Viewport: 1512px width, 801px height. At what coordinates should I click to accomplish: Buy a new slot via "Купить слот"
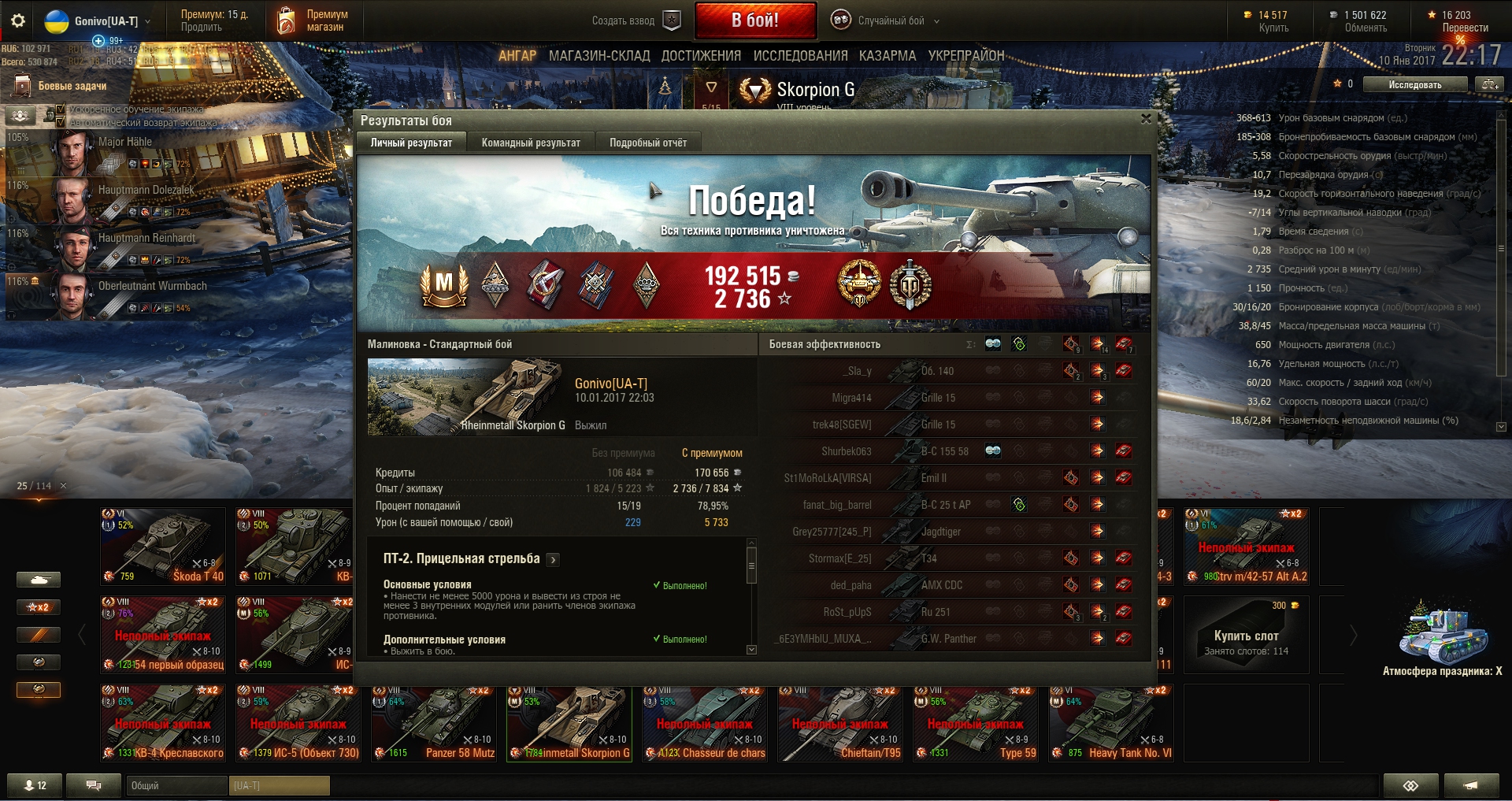coord(1246,635)
